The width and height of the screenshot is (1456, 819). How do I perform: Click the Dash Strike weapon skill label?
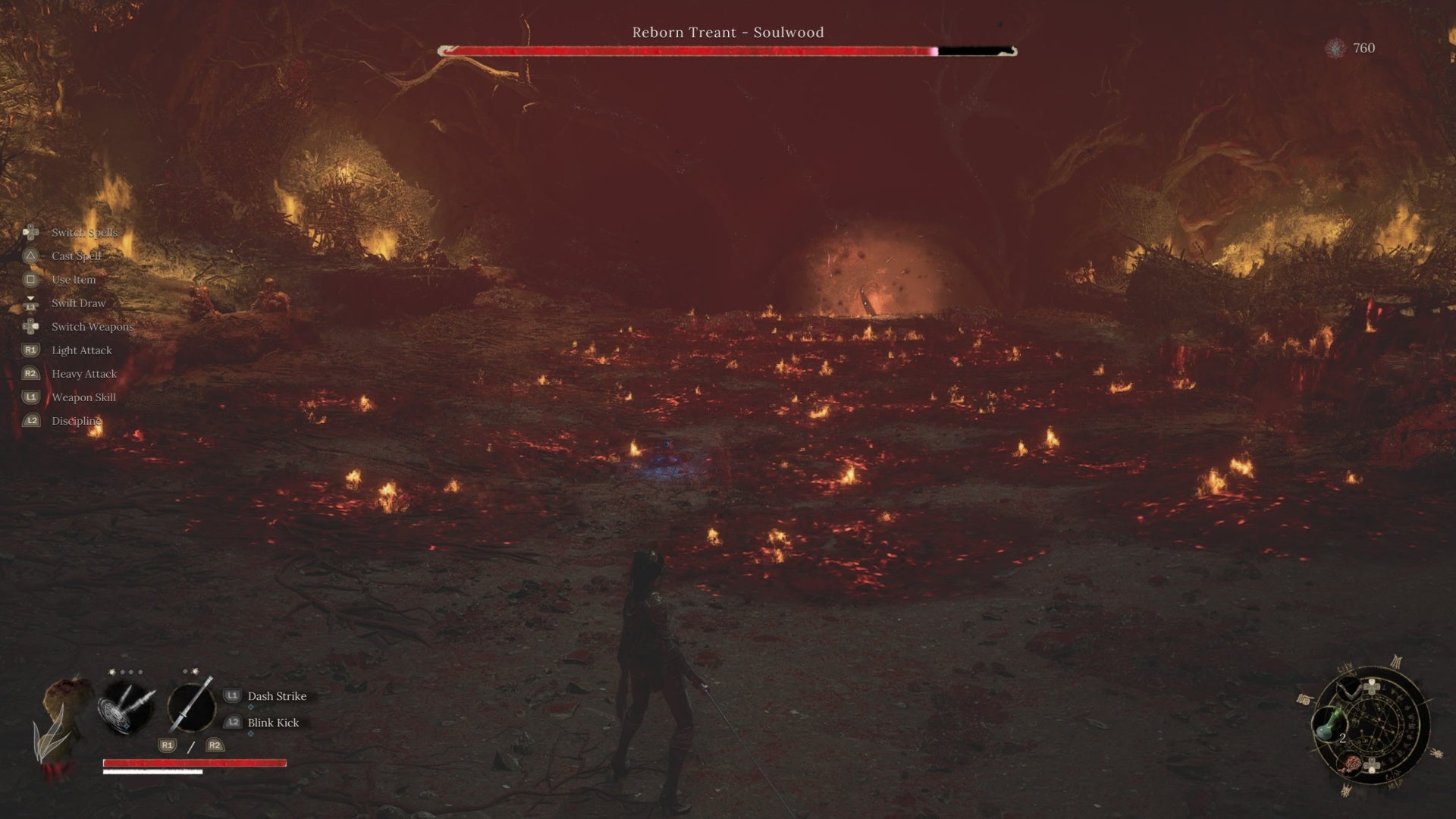coord(277,696)
